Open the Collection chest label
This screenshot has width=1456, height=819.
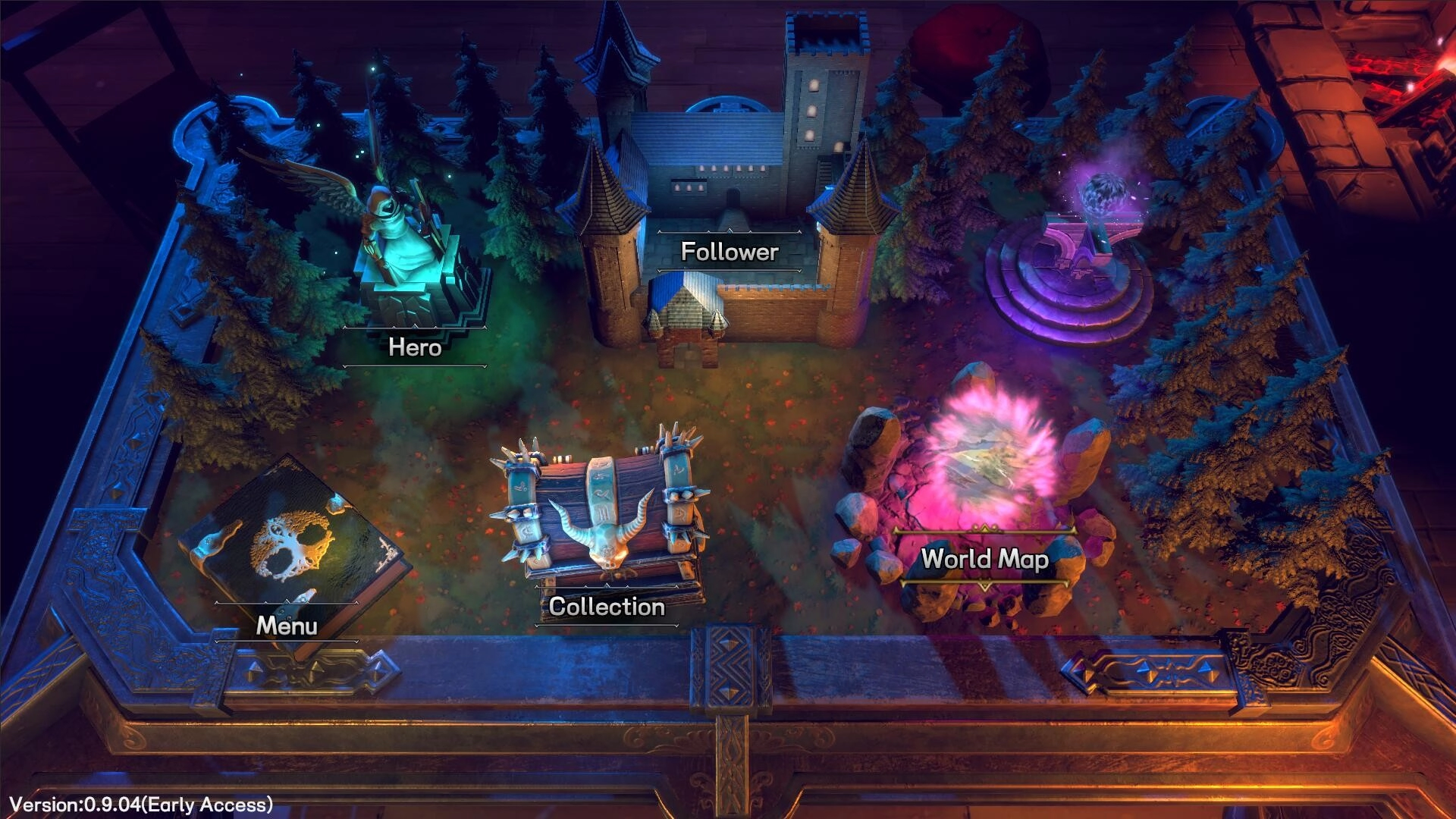click(x=607, y=607)
